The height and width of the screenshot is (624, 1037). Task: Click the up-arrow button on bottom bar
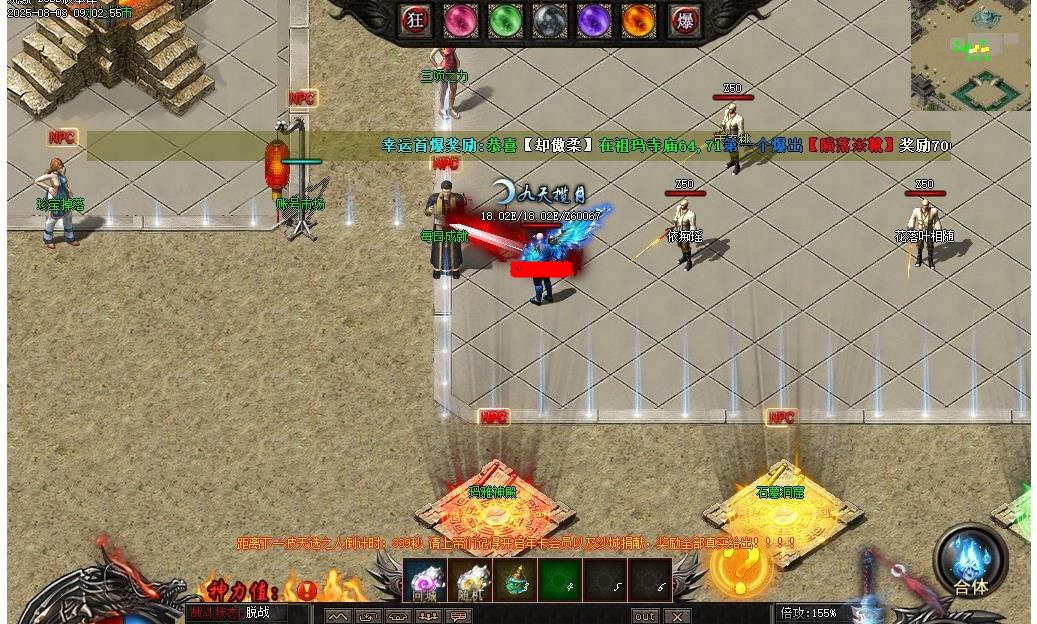tap(338, 616)
